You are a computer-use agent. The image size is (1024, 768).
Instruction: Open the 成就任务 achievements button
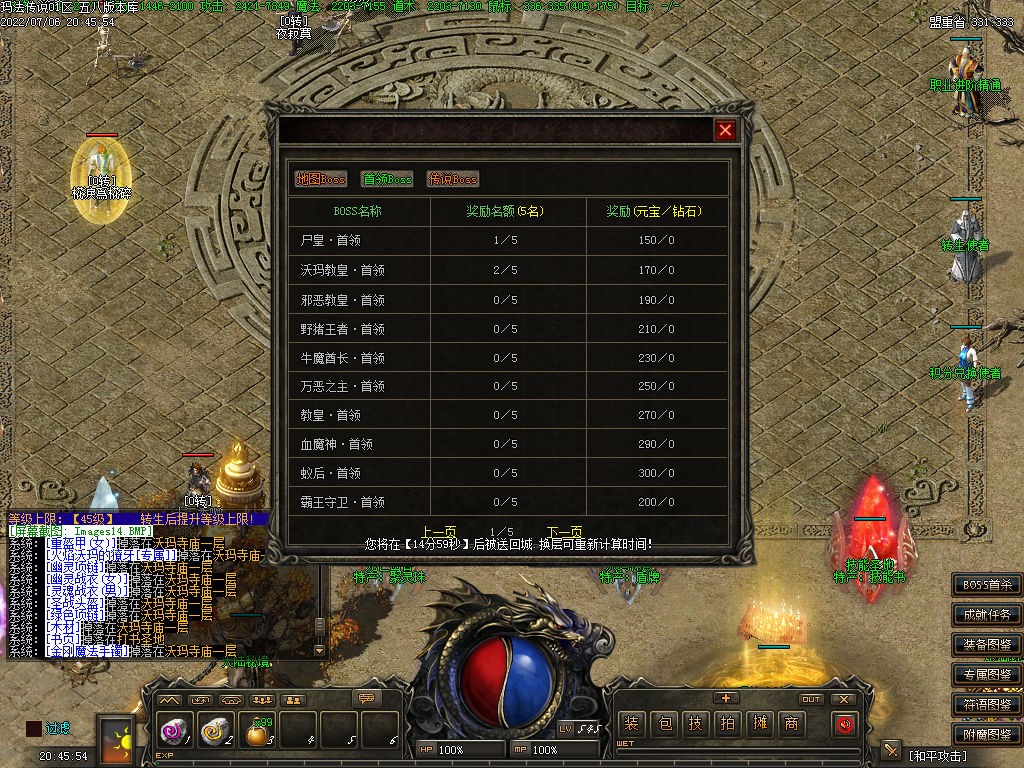pyautogui.click(x=987, y=614)
